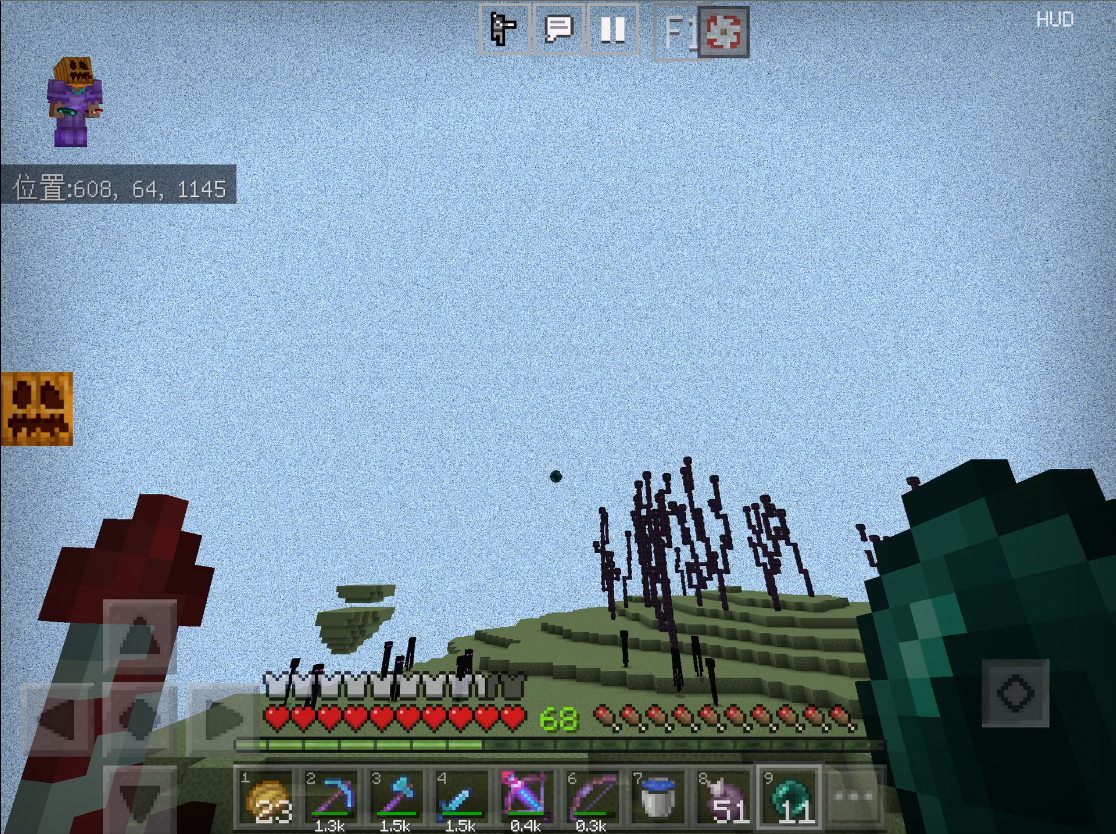Open the emote menu button
This screenshot has height=834, width=1116.
point(504,30)
